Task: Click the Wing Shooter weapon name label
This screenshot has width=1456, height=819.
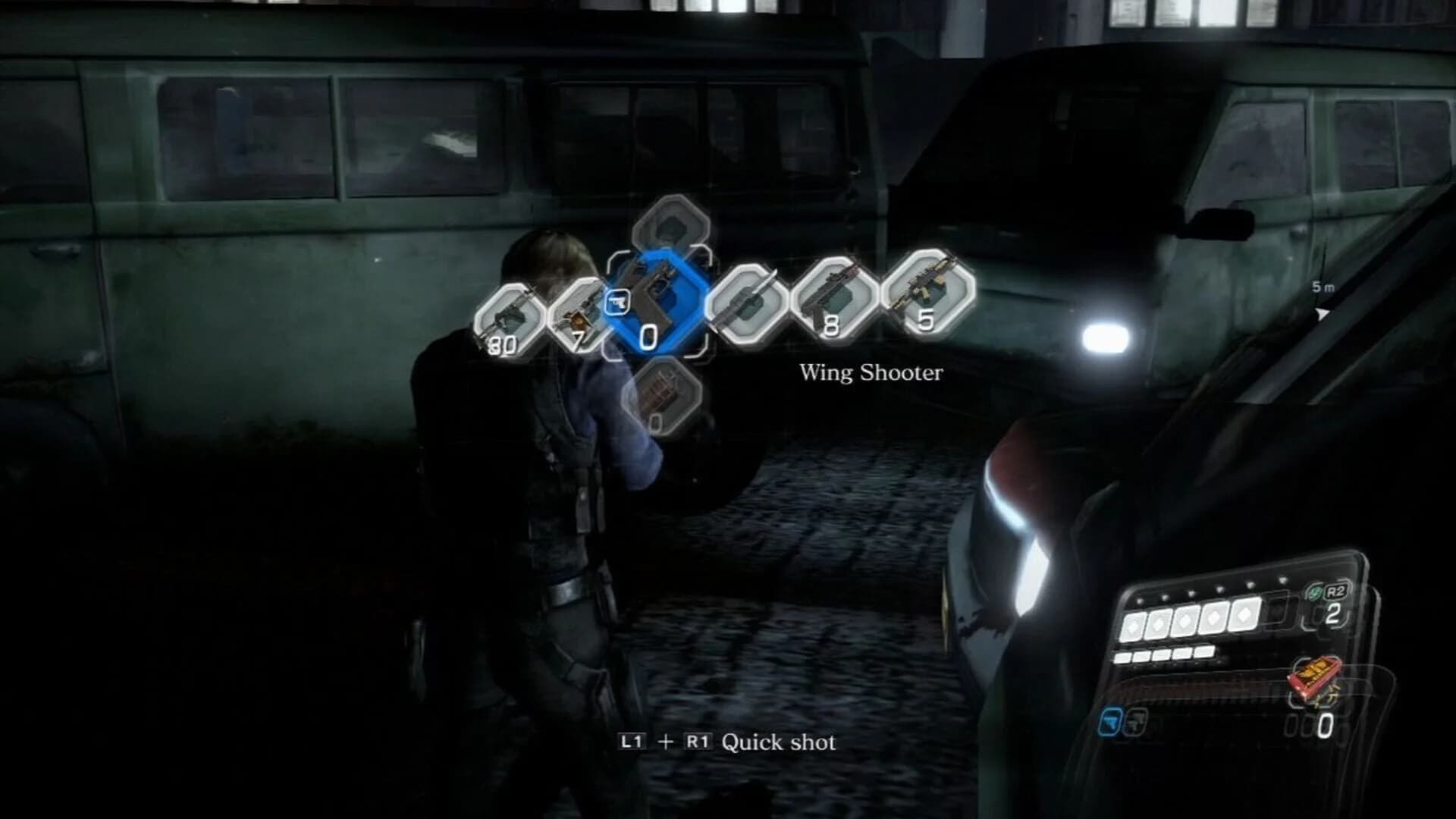Action: tap(871, 372)
